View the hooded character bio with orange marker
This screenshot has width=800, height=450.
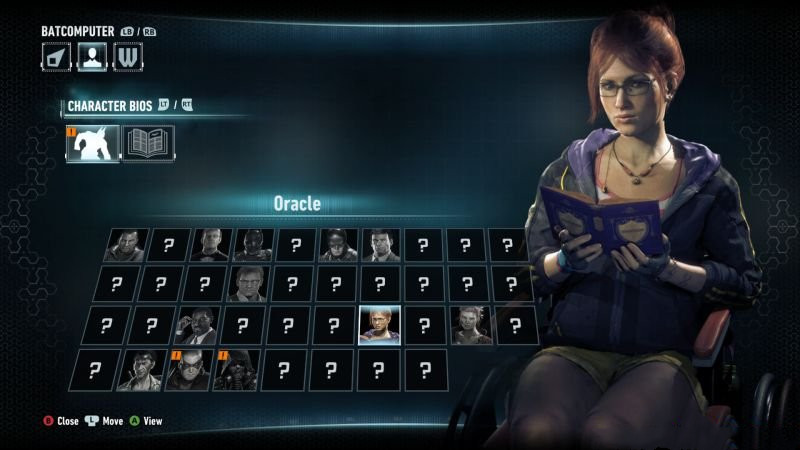[x=236, y=369]
